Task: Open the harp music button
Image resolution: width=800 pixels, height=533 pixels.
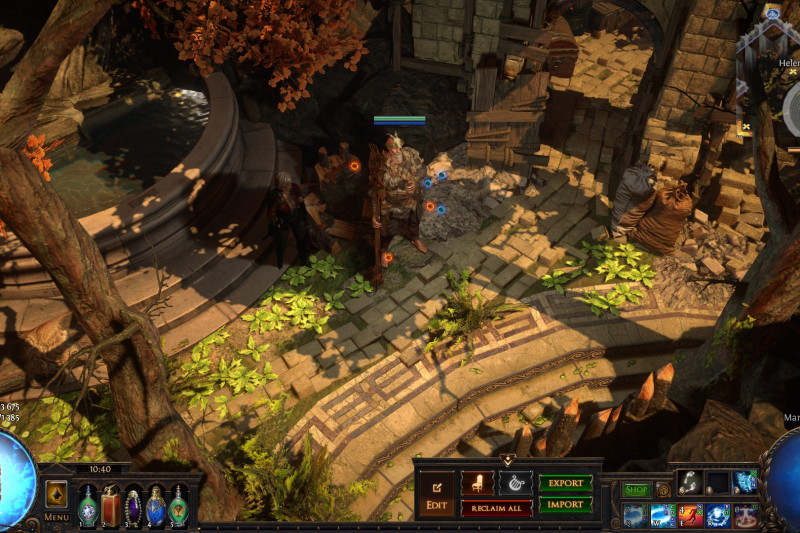Action: [x=515, y=483]
